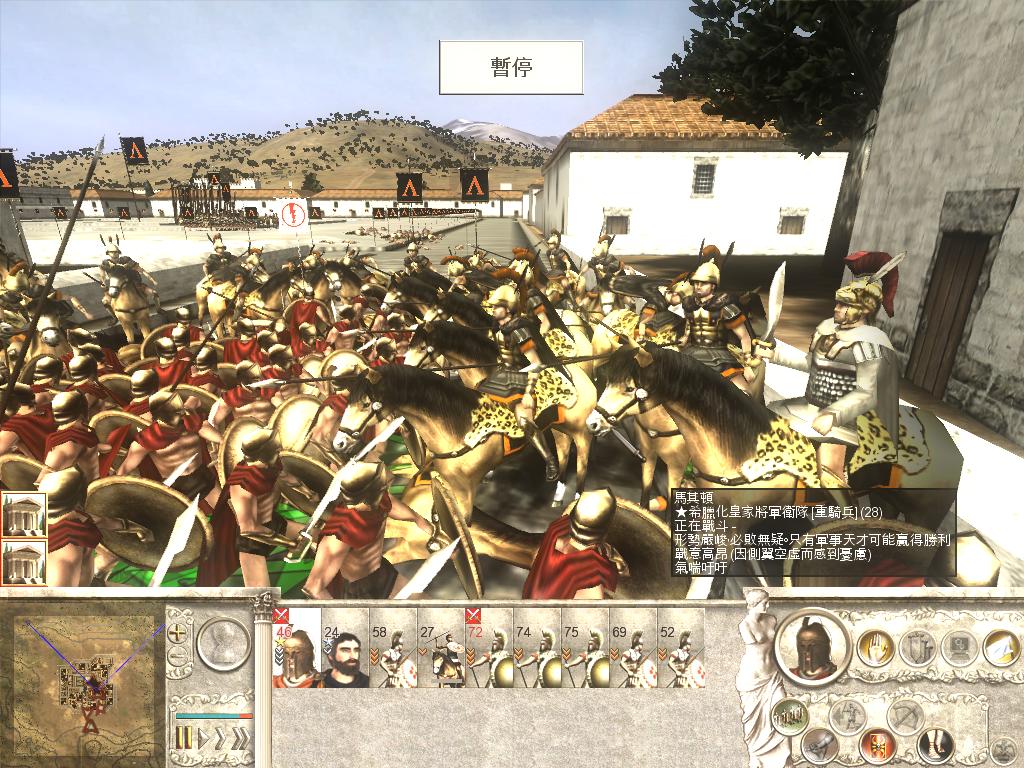The height and width of the screenshot is (768, 1024).
Task: Select the hoplite unit card with 72 men
Action: [x=489, y=648]
